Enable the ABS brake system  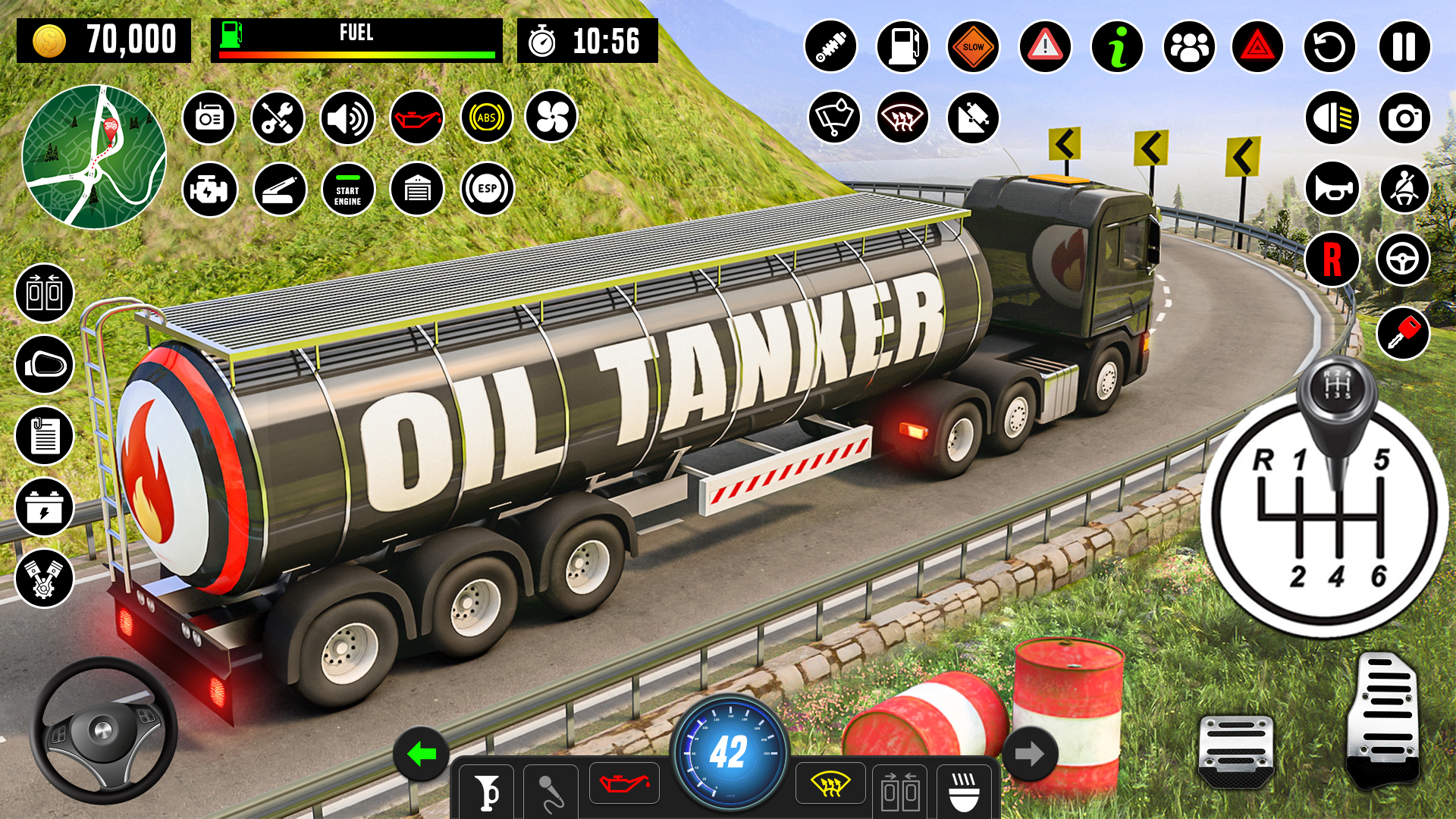486,118
